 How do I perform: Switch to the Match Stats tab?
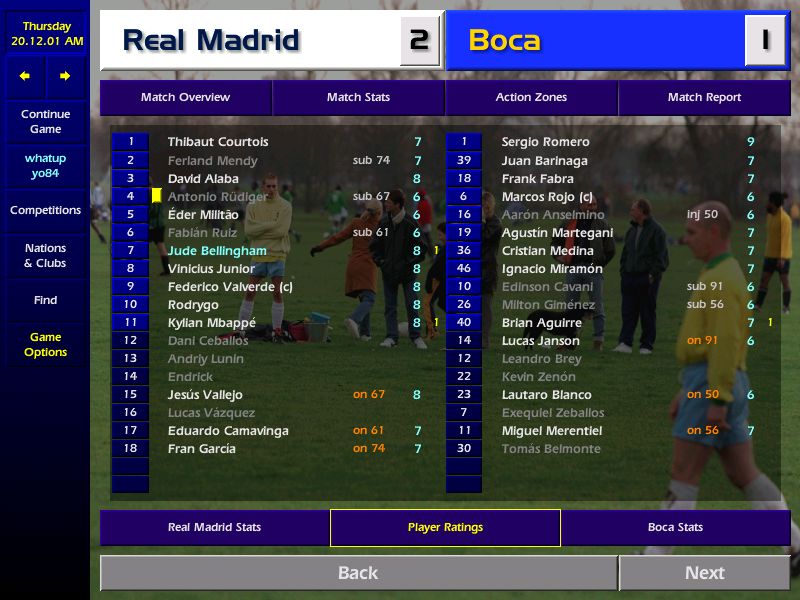click(x=358, y=97)
